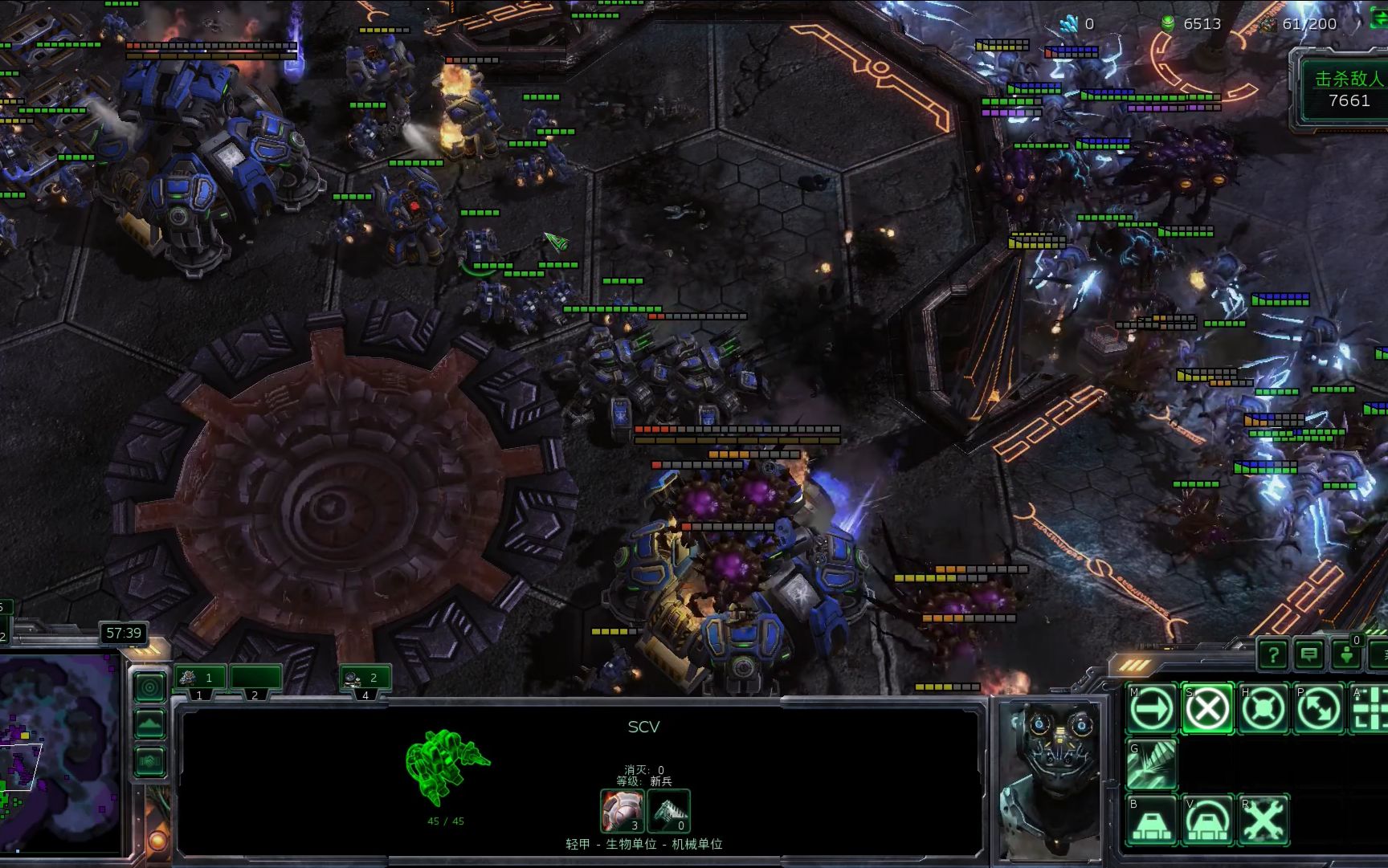Activate the Move command button

coord(1152,709)
